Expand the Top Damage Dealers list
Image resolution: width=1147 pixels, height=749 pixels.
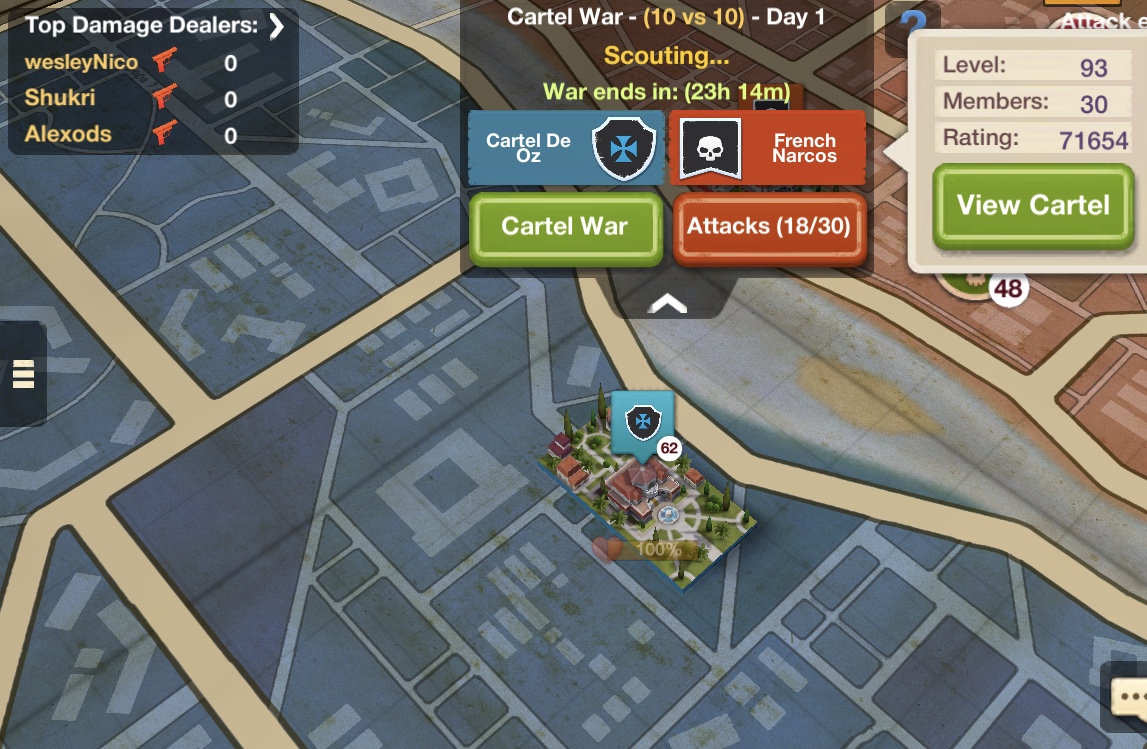tap(277, 26)
